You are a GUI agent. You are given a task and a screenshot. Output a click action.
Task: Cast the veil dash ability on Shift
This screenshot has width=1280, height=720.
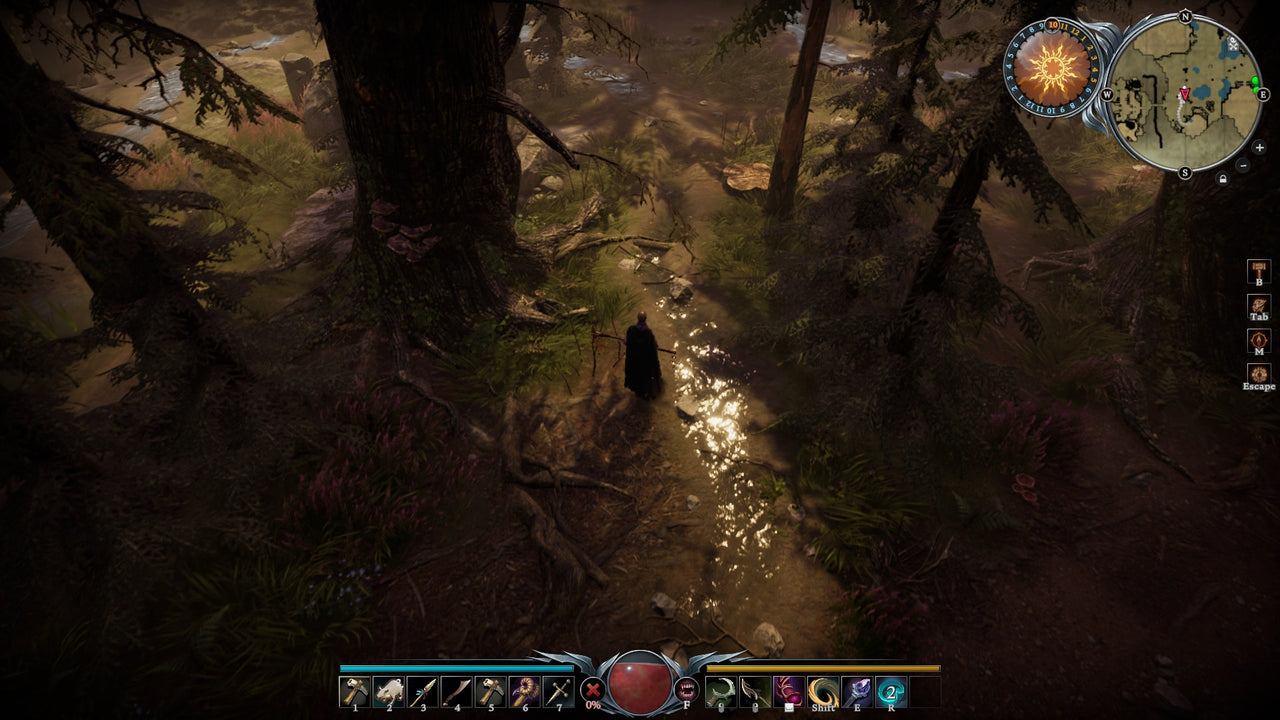pyautogui.click(x=825, y=691)
